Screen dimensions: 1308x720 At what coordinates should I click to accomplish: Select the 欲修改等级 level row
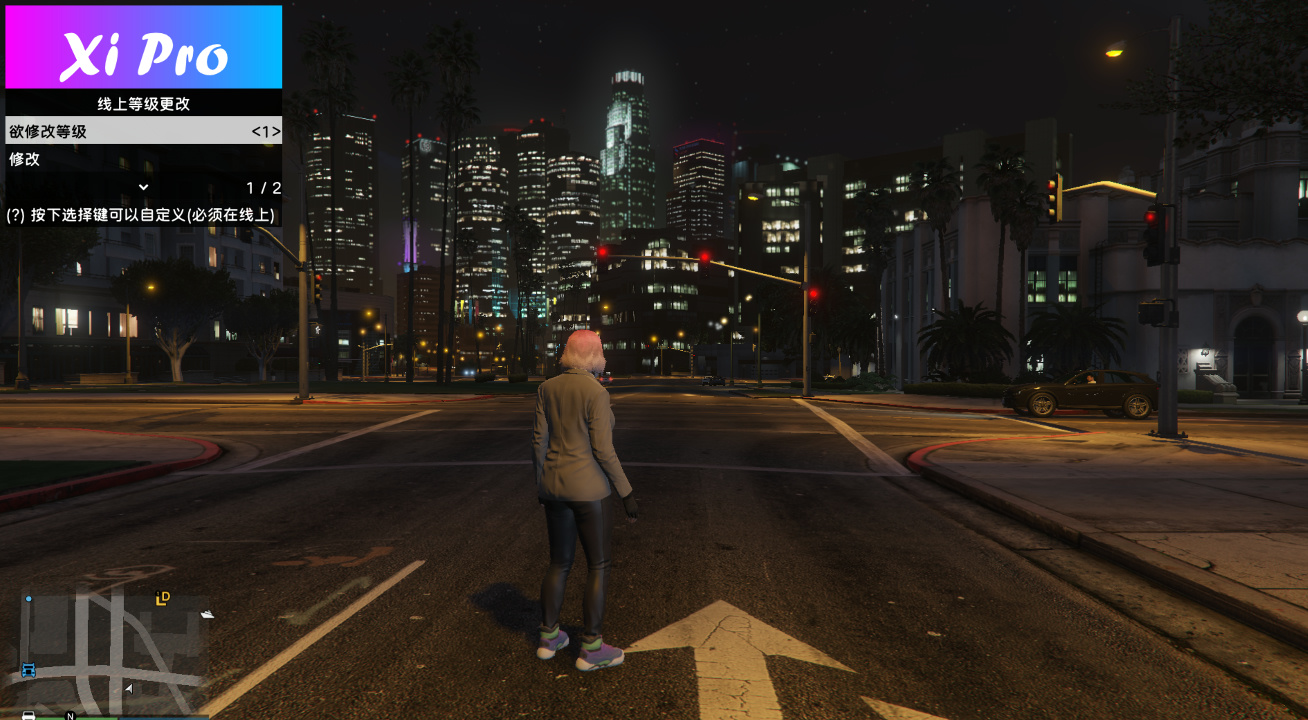tap(143, 131)
